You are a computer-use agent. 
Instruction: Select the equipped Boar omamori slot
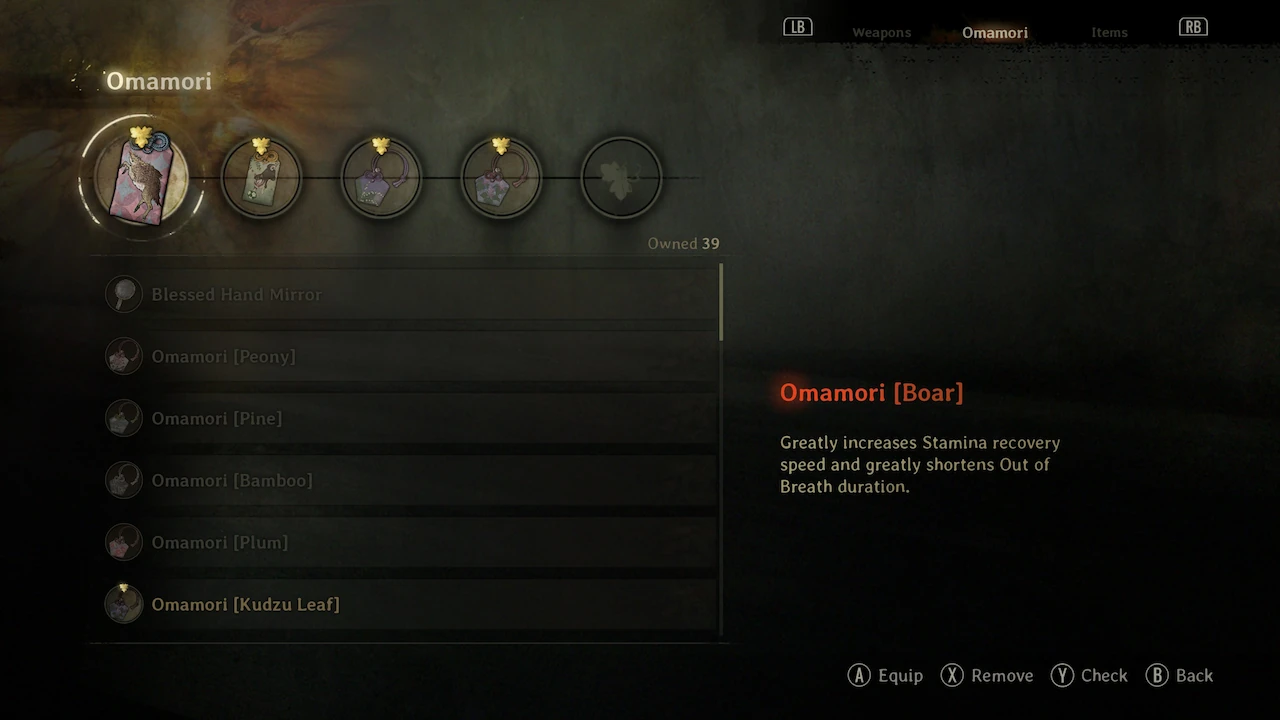(141, 178)
